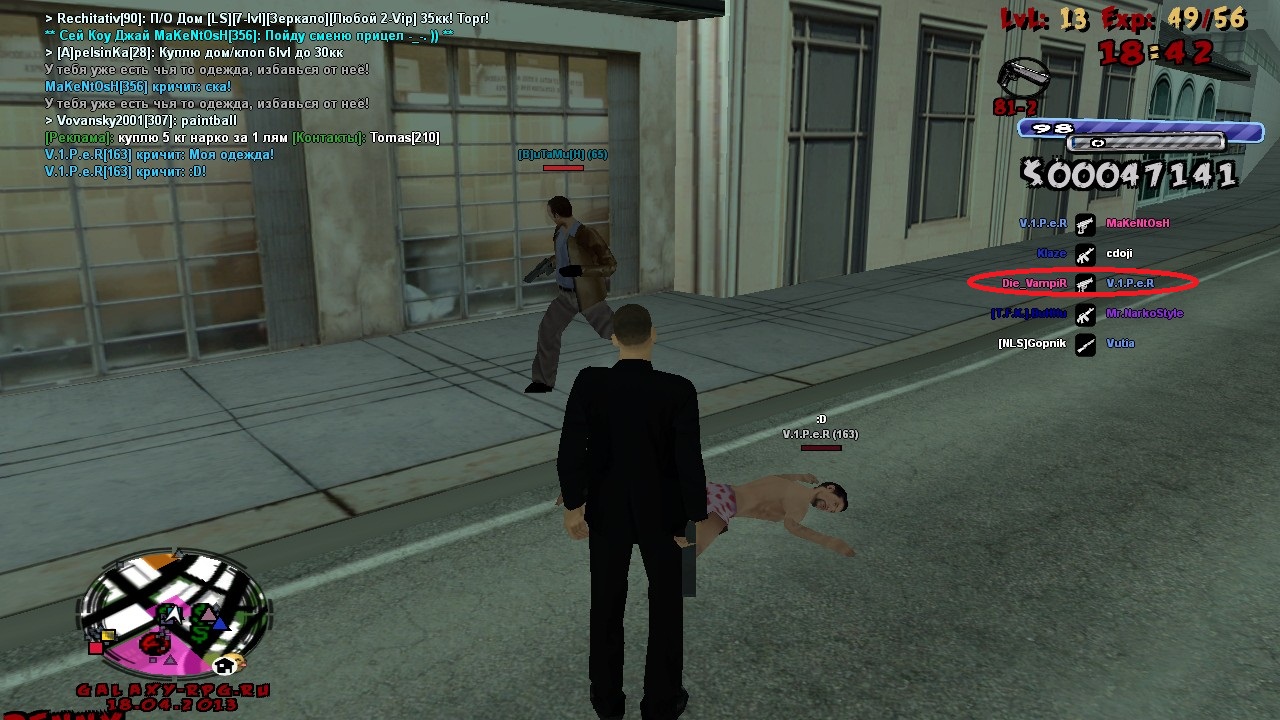Viewport: 1280px width, 720px height.
Task: Click MaKeNtOsH's name in the kill feed
Action: pyautogui.click(x=1137, y=224)
